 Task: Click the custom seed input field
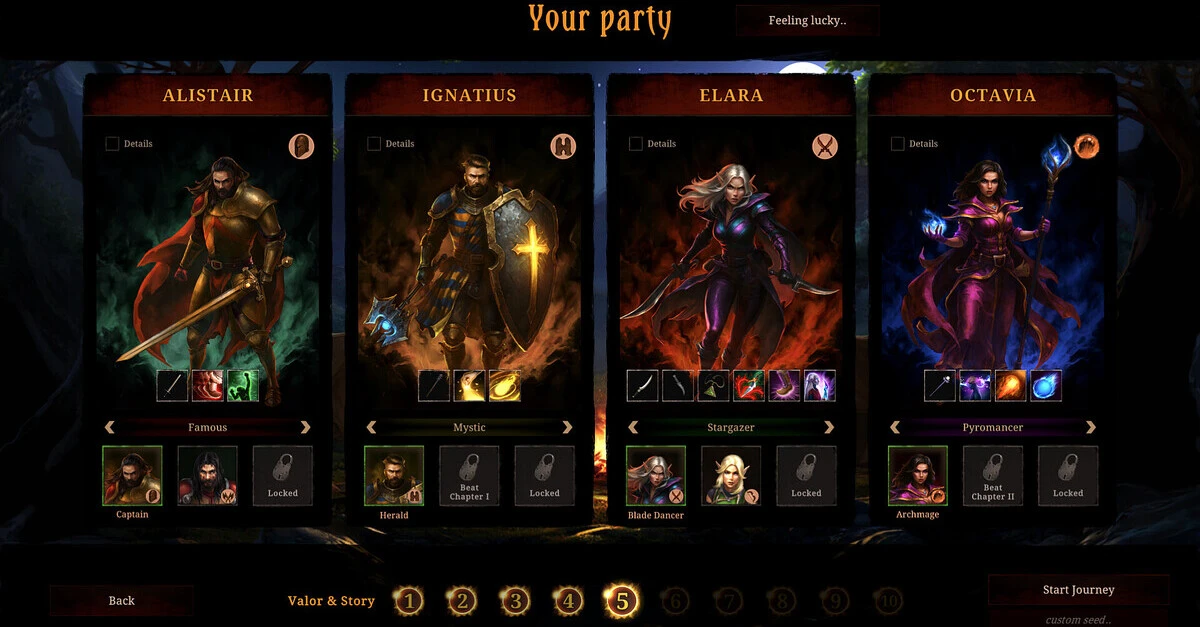point(1078,619)
